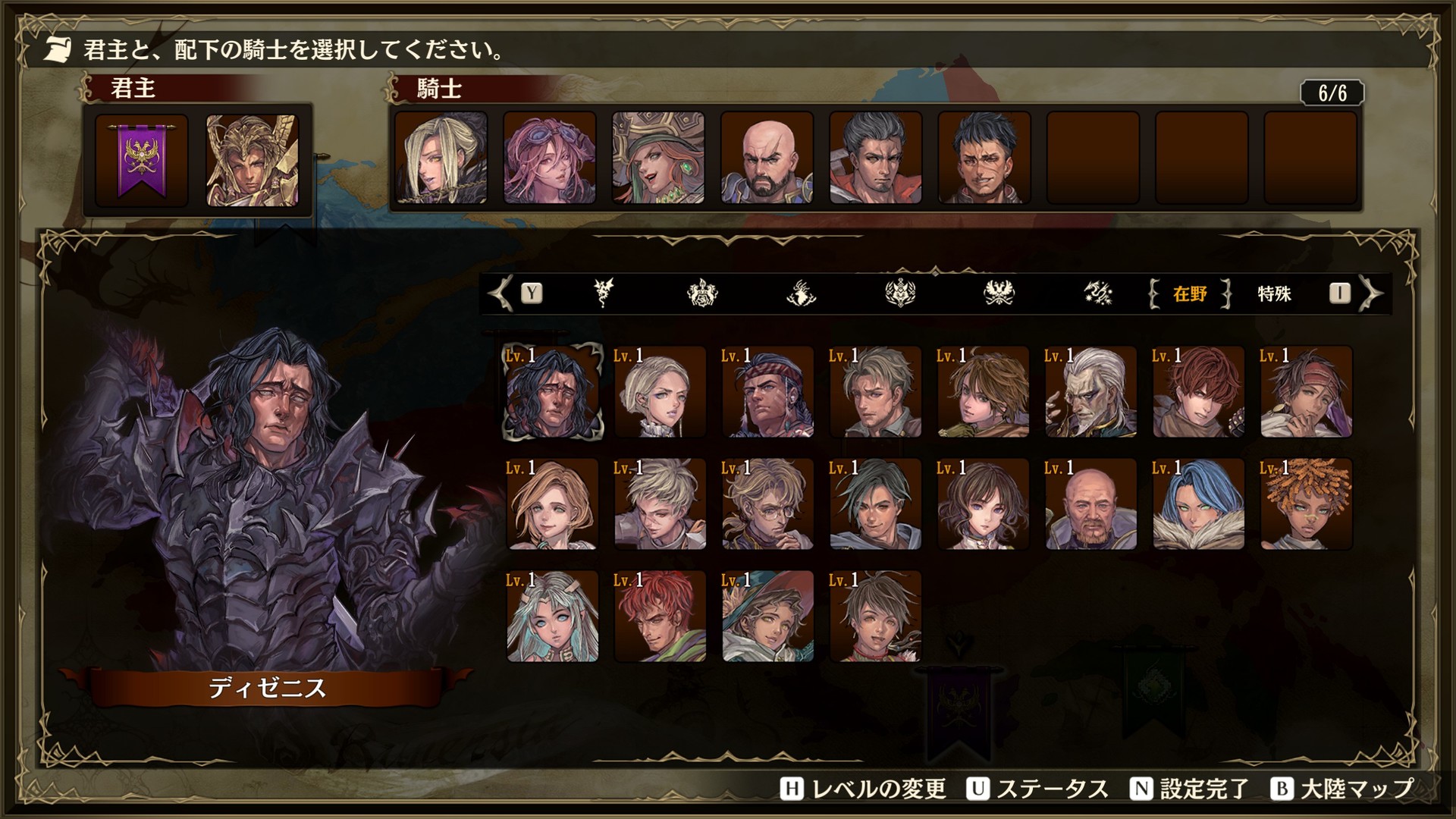Select the royal lion crest nation filter
Viewport: 1456px width, 819px height.
click(x=701, y=294)
